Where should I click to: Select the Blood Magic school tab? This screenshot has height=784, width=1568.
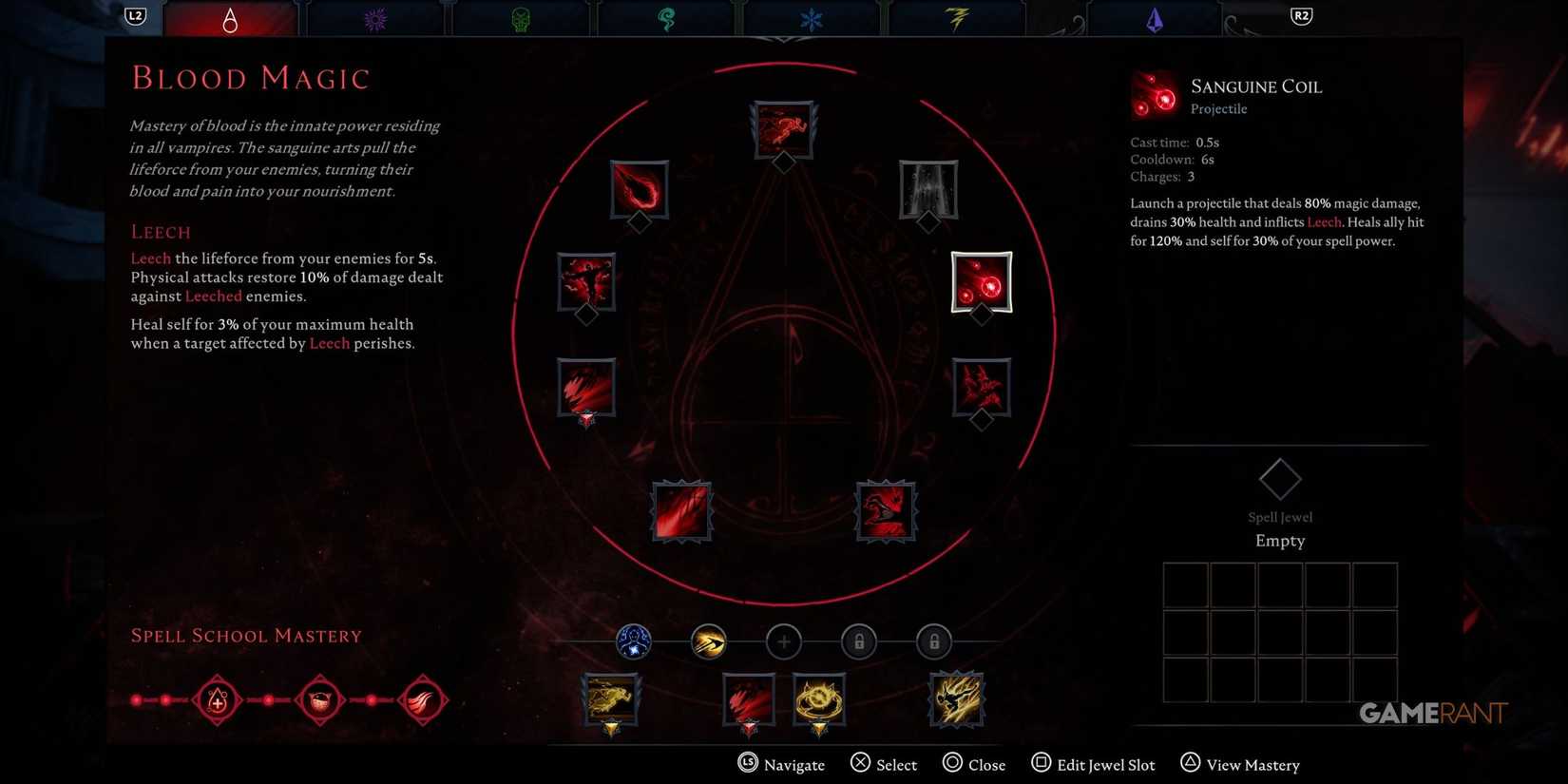tap(231, 16)
